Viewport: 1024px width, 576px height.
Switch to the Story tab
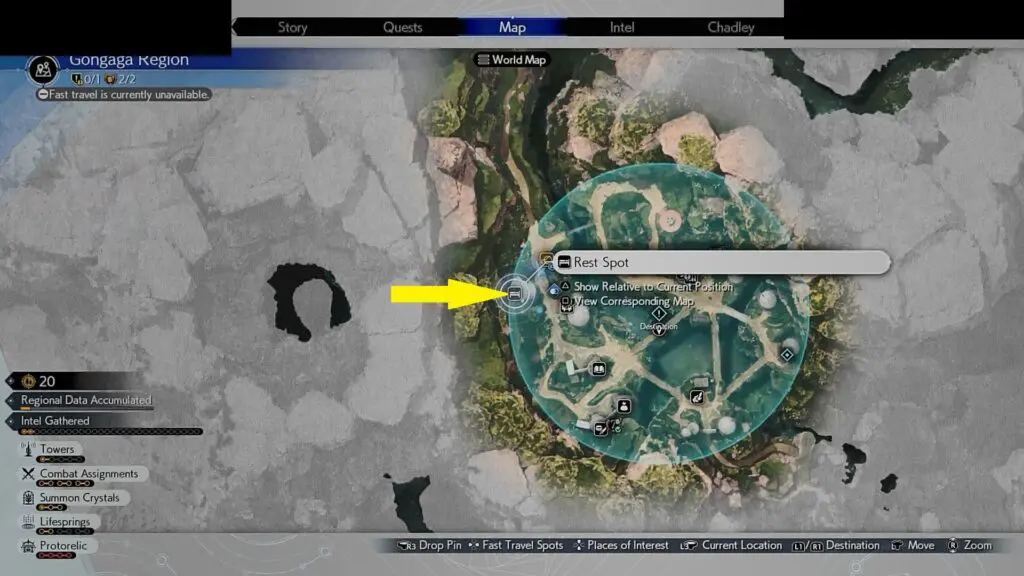[x=292, y=27]
